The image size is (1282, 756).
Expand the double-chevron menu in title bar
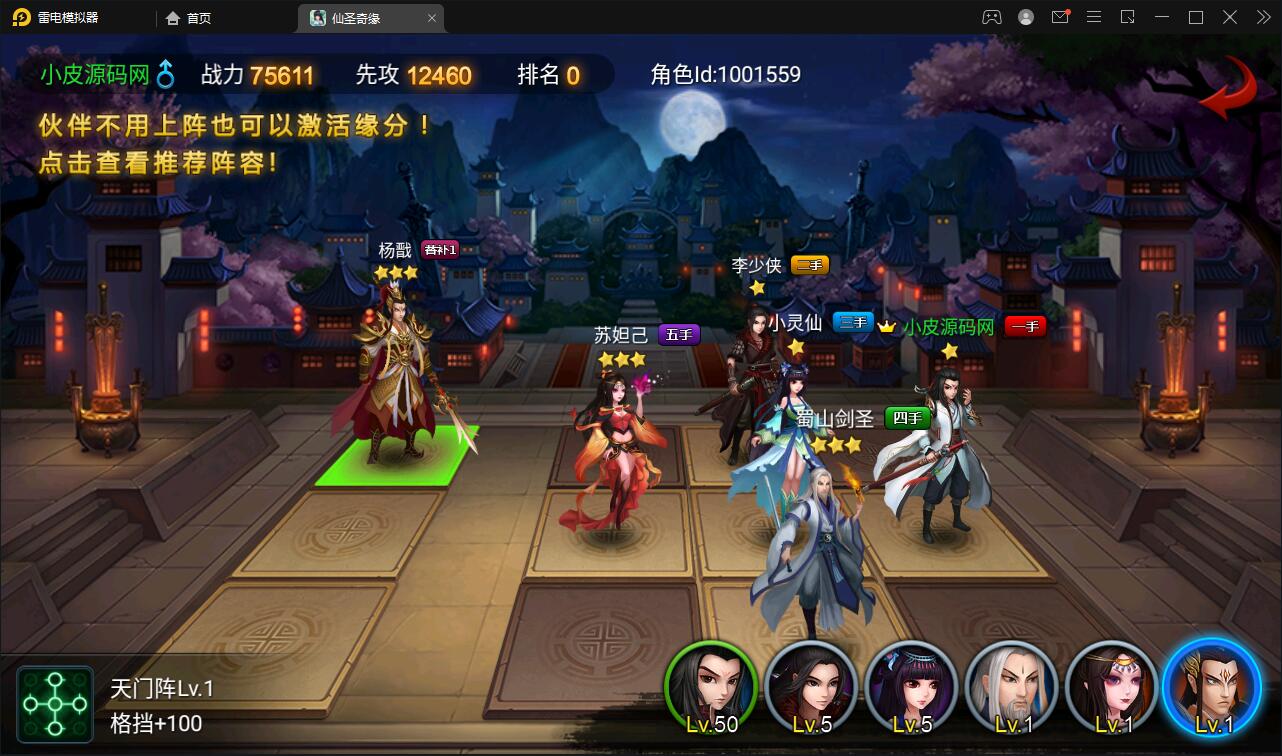coord(1263,17)
